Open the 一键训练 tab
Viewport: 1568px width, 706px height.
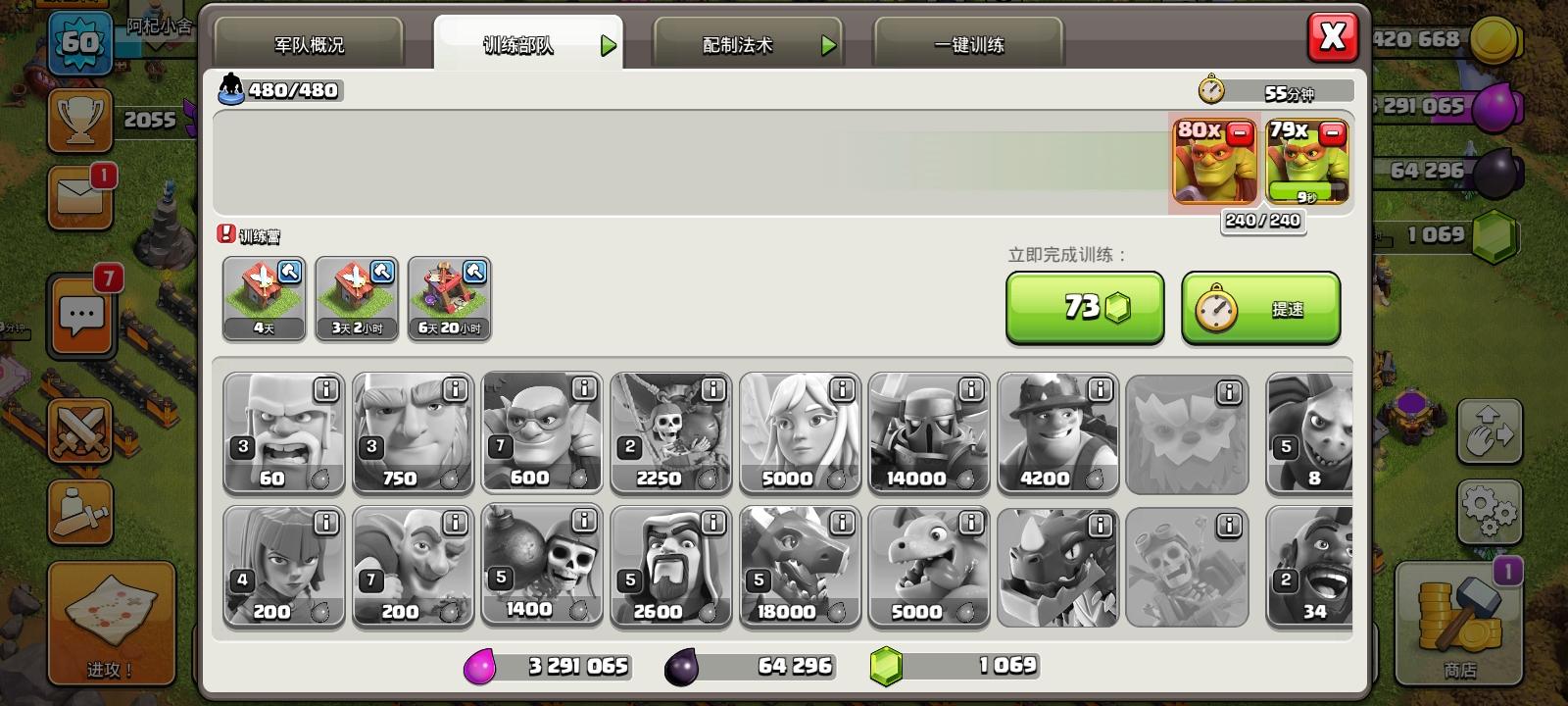(970, 43)
